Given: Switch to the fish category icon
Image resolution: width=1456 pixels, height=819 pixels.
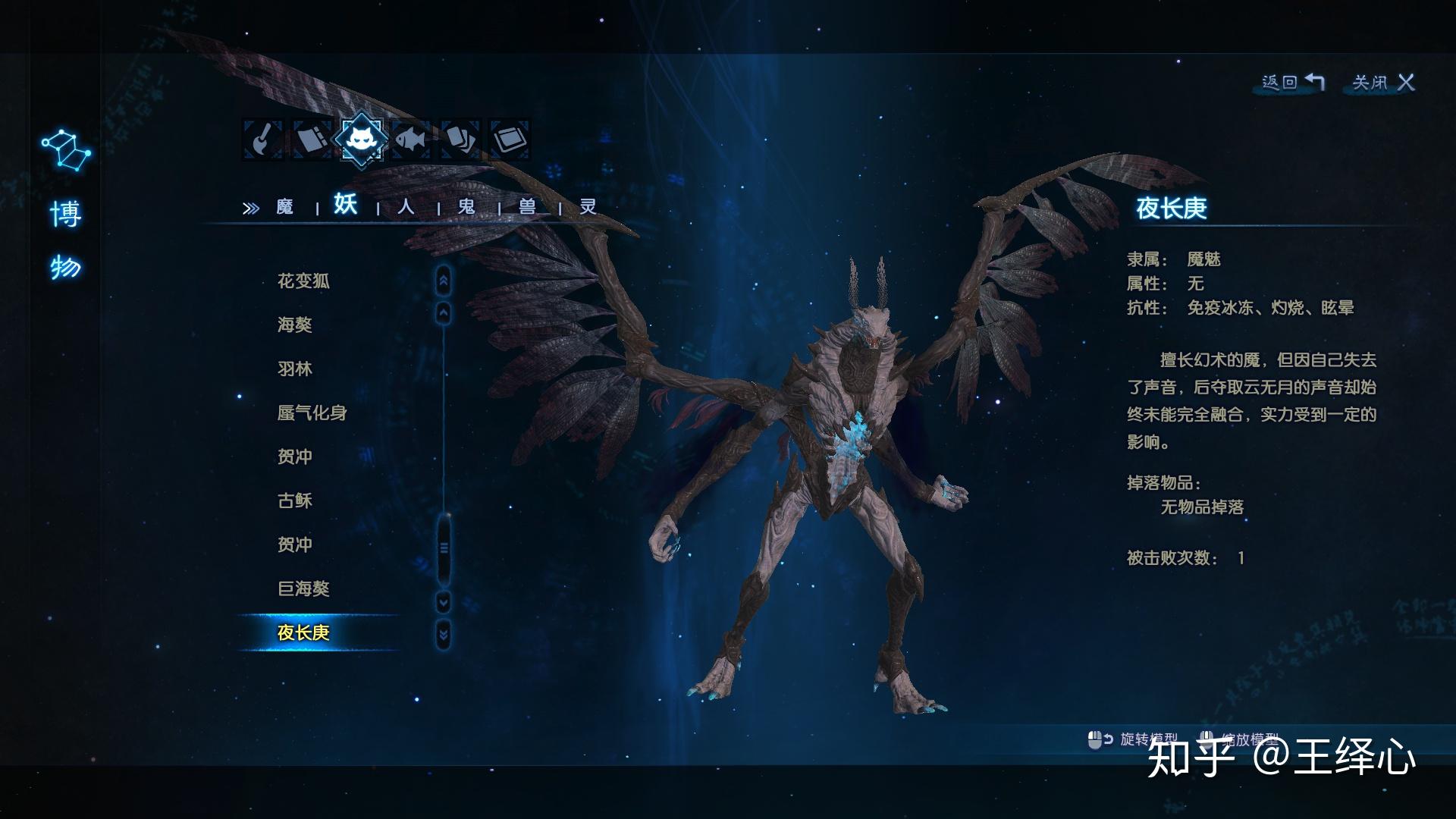Looking at the screenshot, I should [x=411, y=140].
